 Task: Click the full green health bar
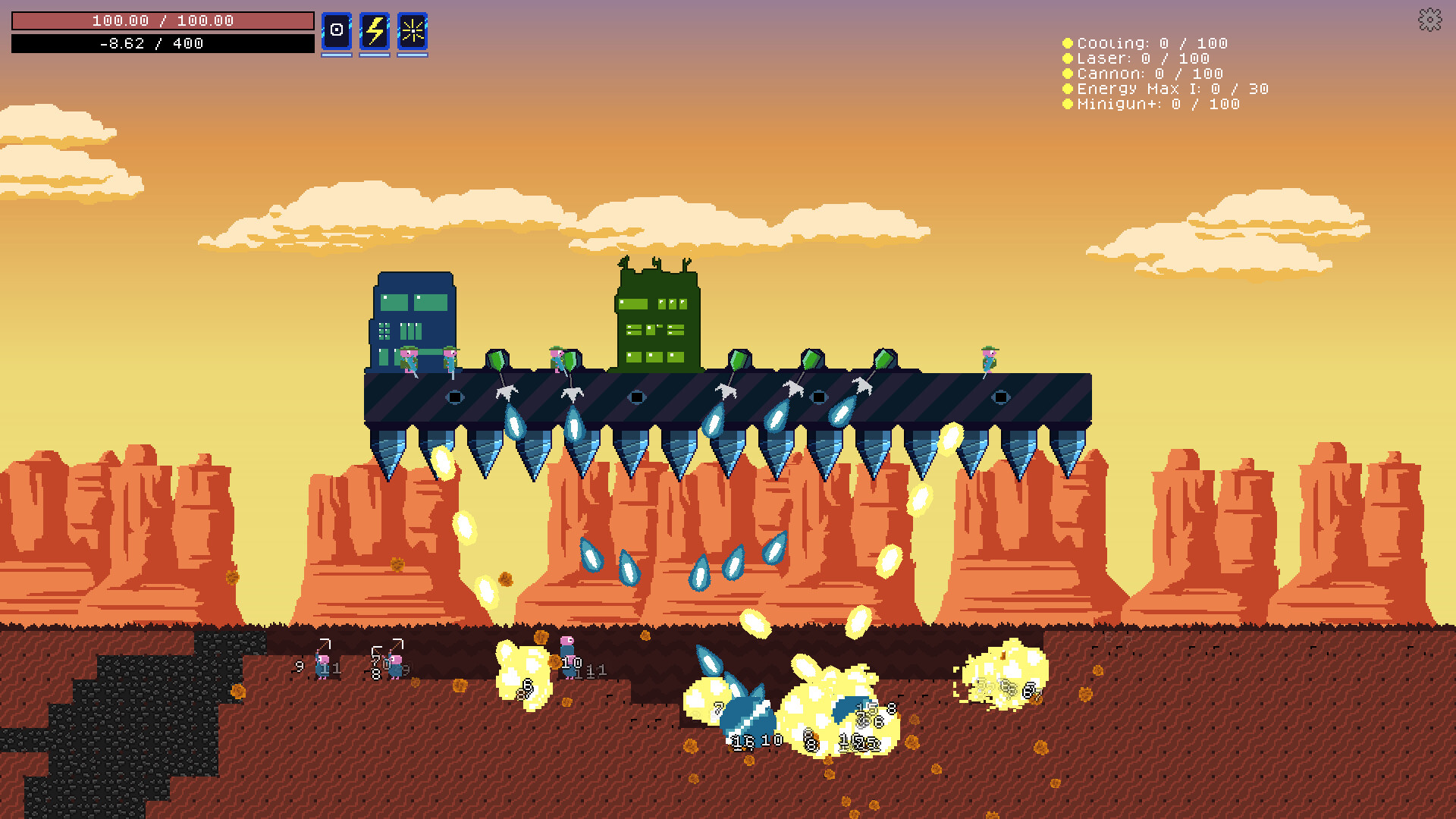coord(162,20)
